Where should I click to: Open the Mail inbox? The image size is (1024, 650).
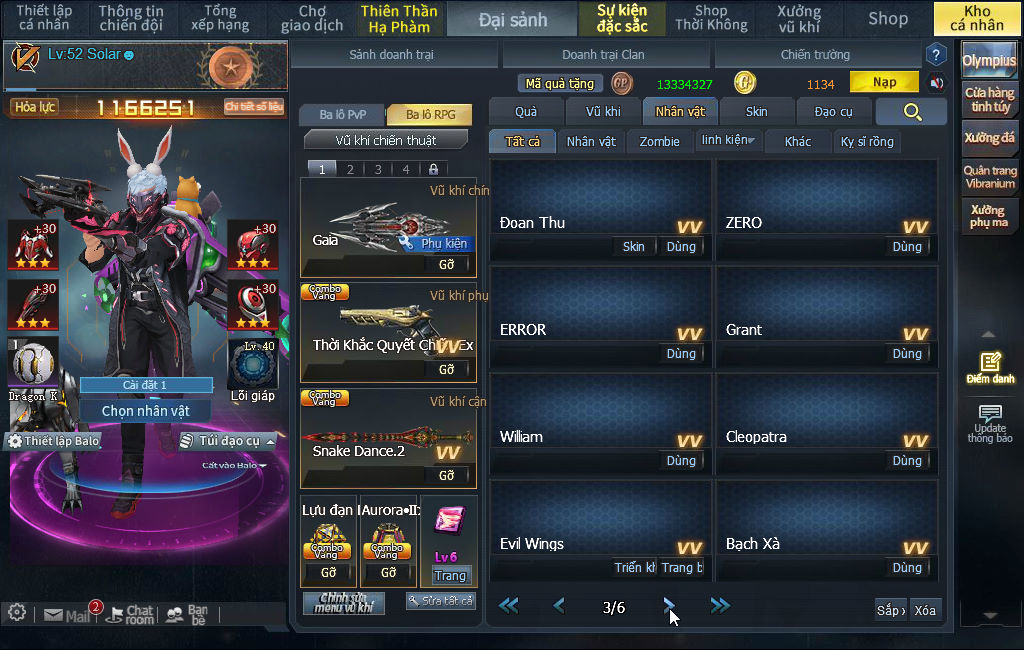pos(68,615)
